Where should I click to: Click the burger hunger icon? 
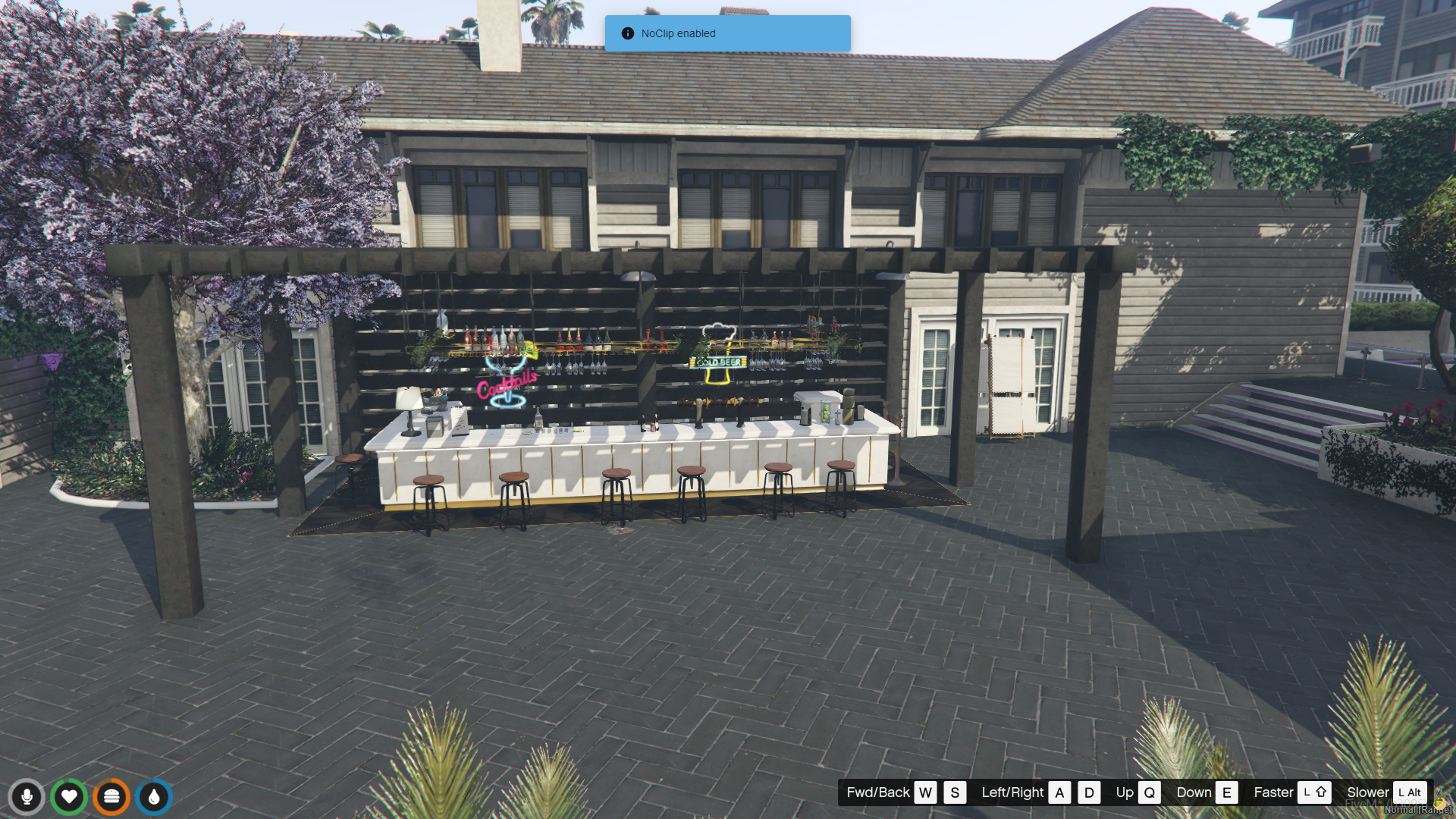(111, 797)
